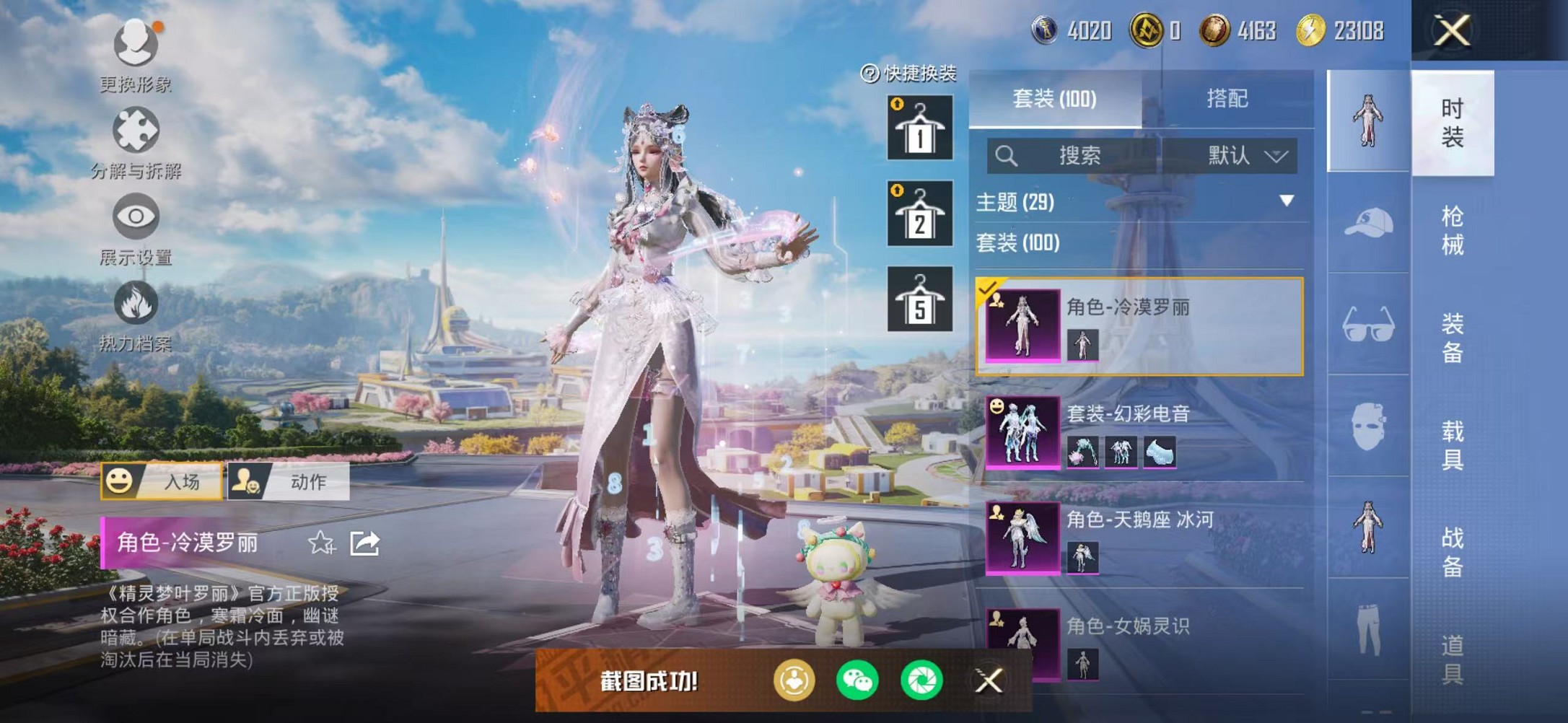Switch to the 搭配 tab
Screen dimensions: 1568x723
1227,98
